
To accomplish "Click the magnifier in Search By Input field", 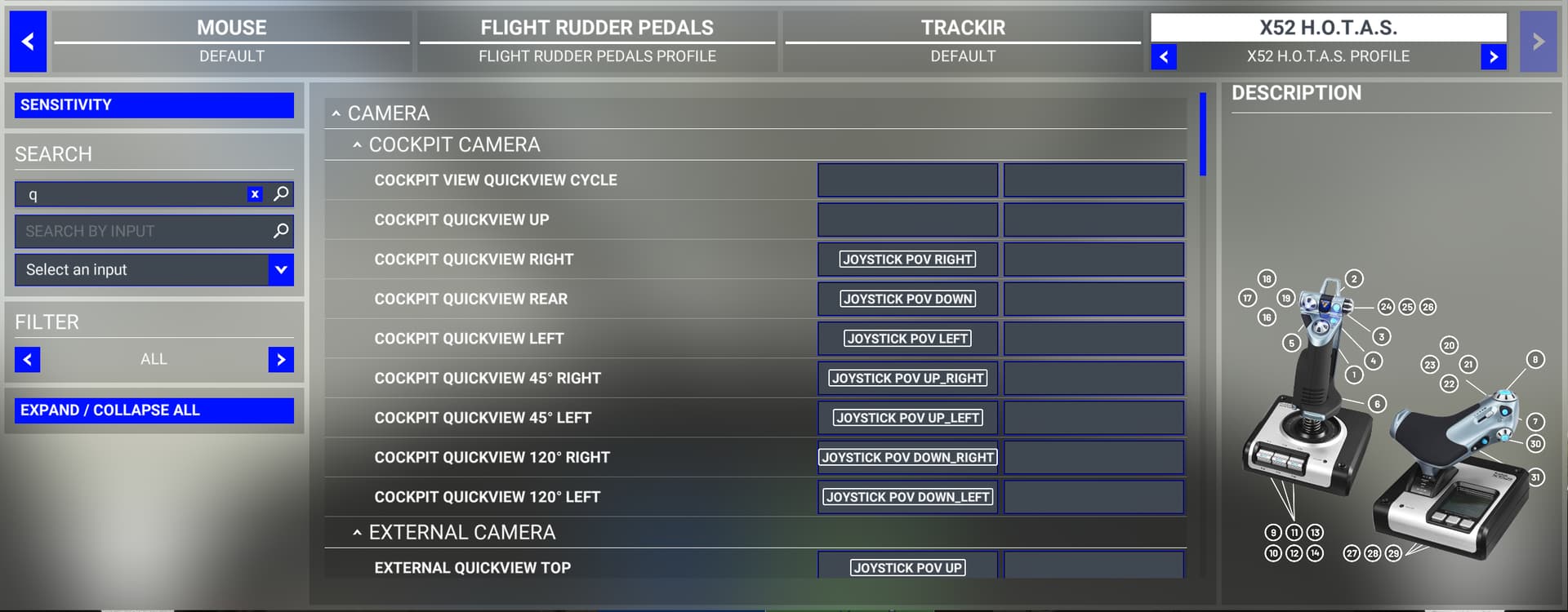I will (281, 232).
